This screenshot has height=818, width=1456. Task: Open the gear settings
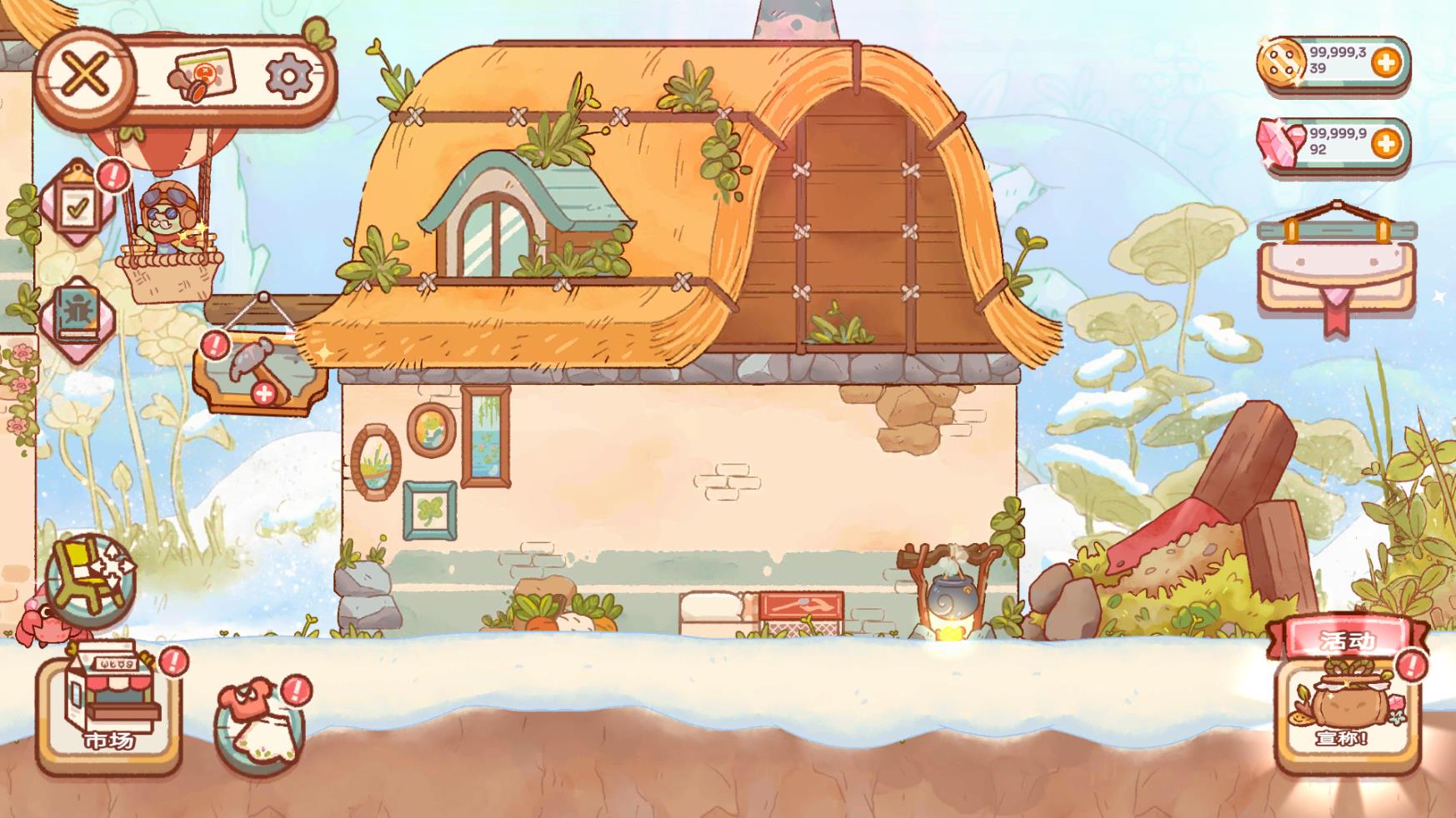coord(288,77)
